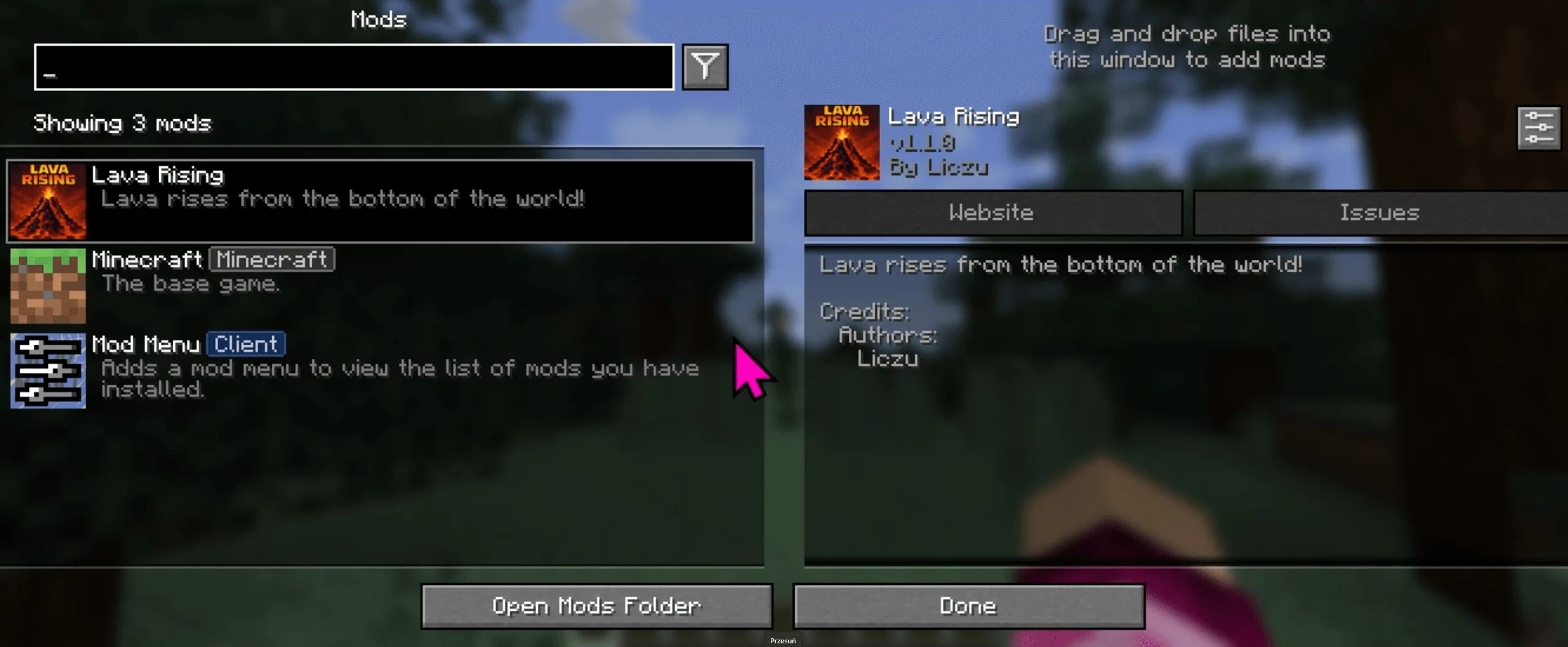Click the Minecraft version badge label
Screen dimensions: 1568x647
click(272, 259)
